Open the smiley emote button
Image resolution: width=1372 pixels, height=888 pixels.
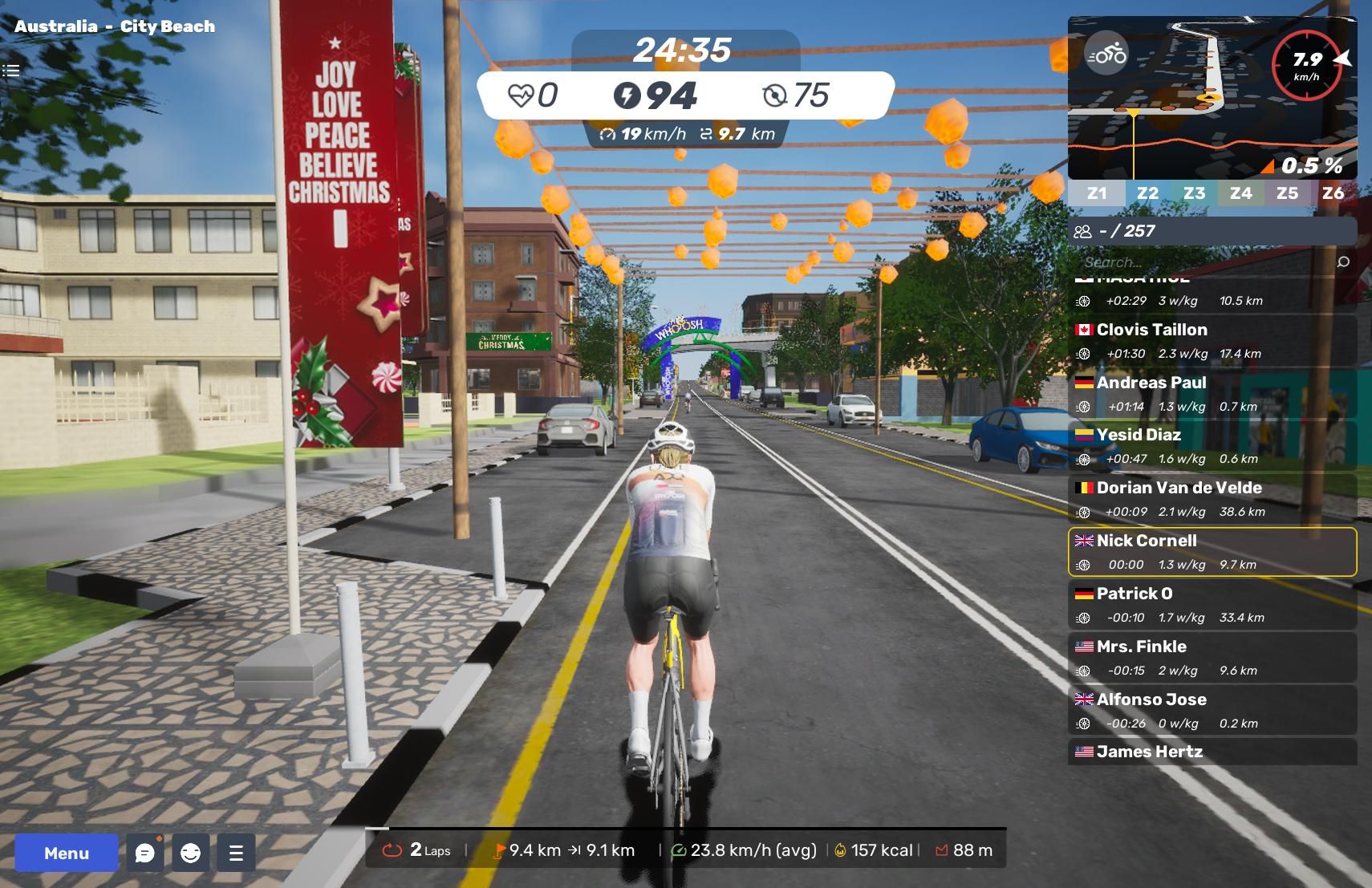pos(190,853)
